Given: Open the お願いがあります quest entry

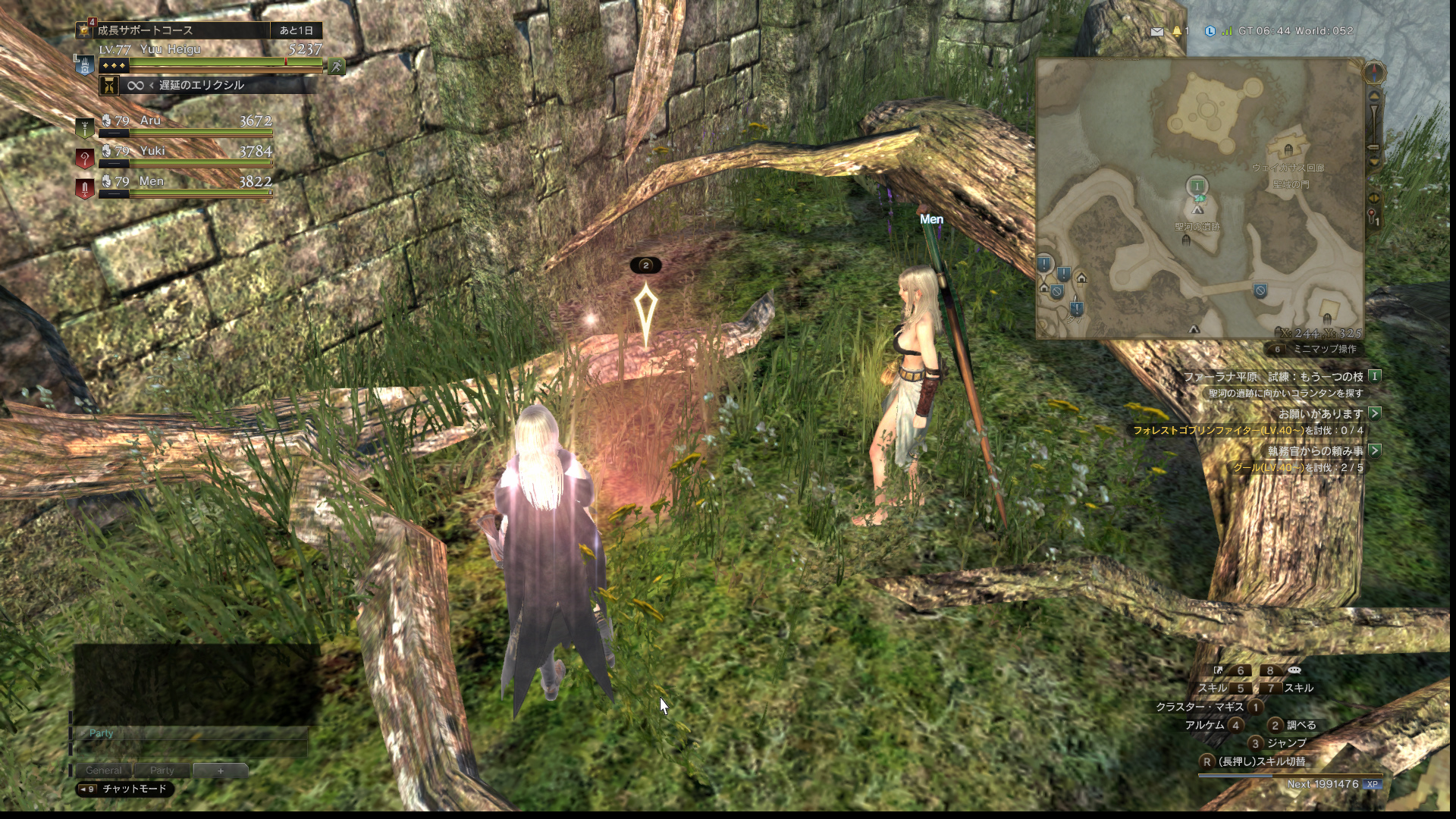Looking at the screenshot, I should point(1320,414).
